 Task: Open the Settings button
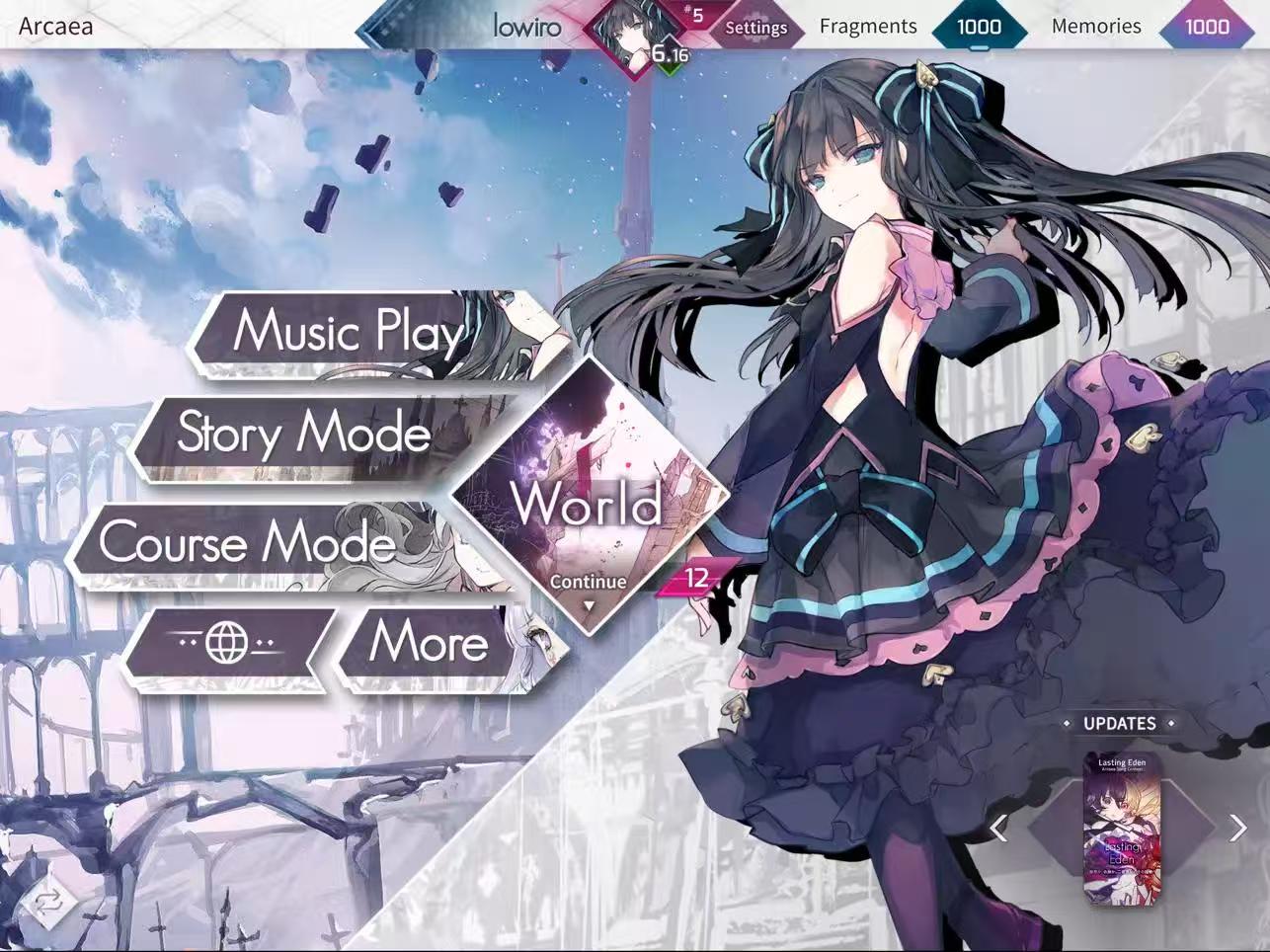755,28
